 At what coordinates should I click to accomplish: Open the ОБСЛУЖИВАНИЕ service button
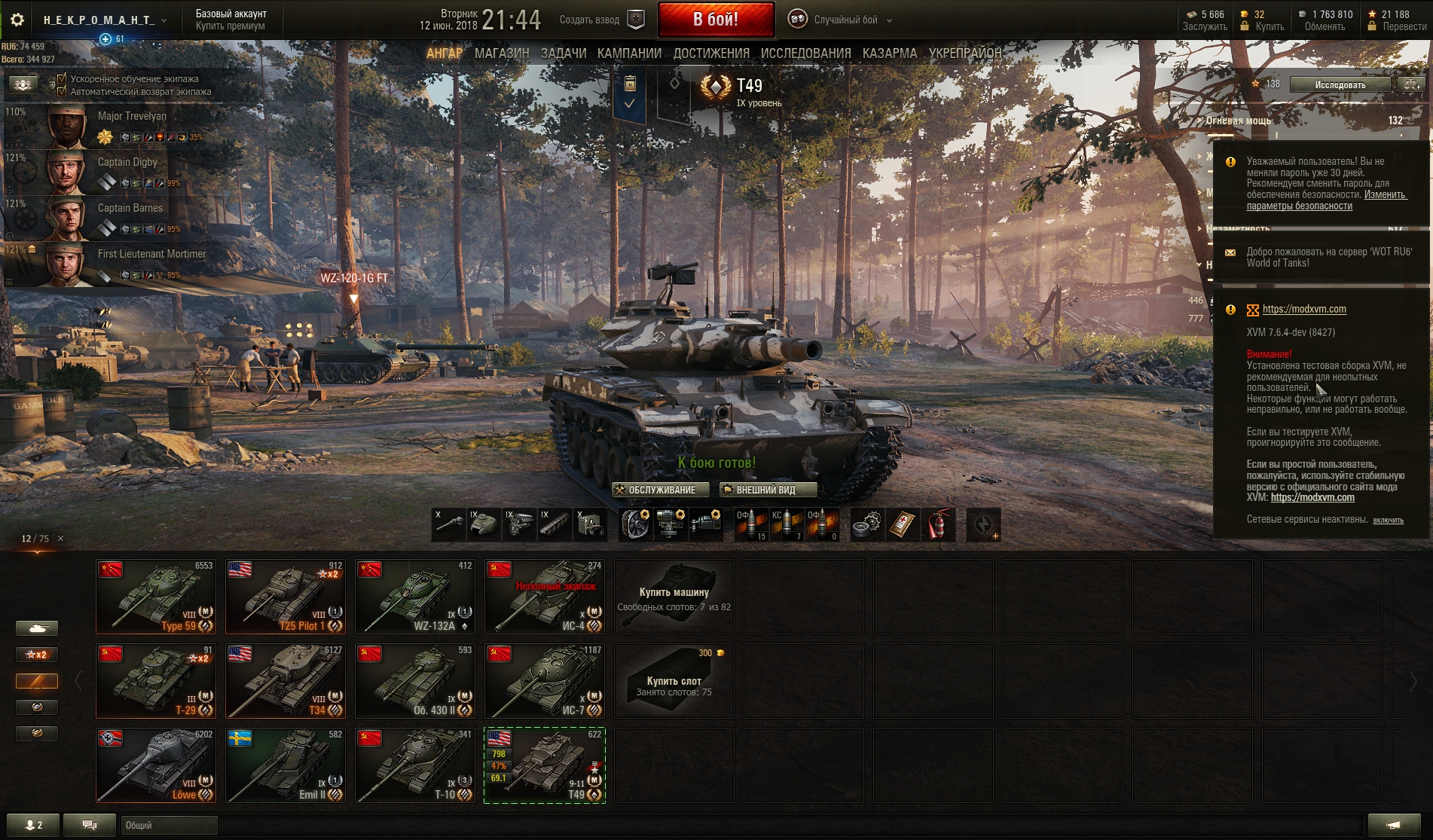(661, 490)
